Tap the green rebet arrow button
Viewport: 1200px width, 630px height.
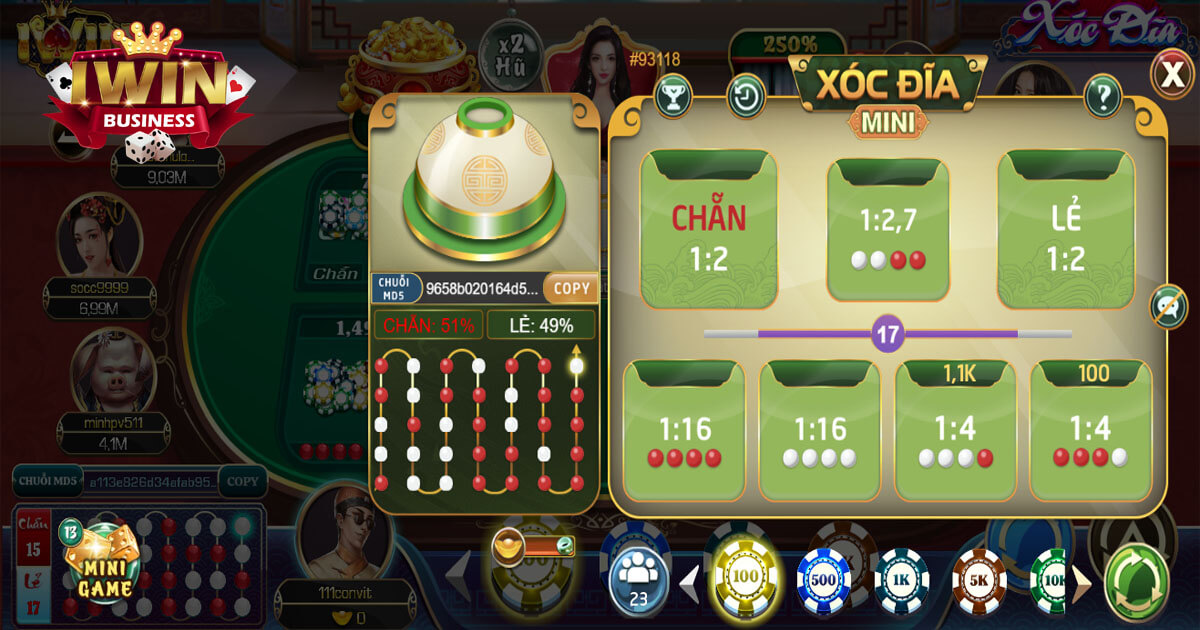1136,580
